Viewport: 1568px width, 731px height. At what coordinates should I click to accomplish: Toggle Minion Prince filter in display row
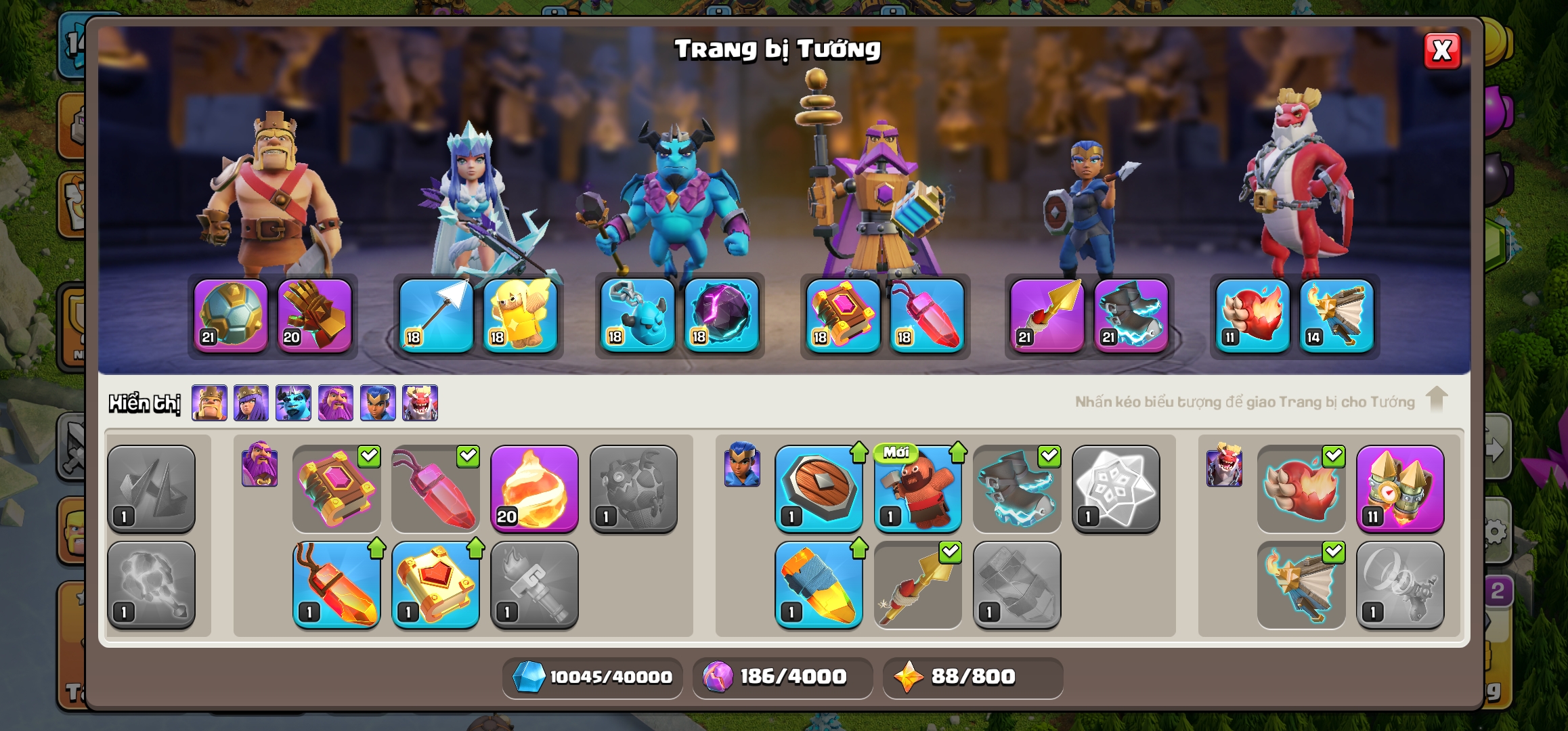tap(293, 403)
